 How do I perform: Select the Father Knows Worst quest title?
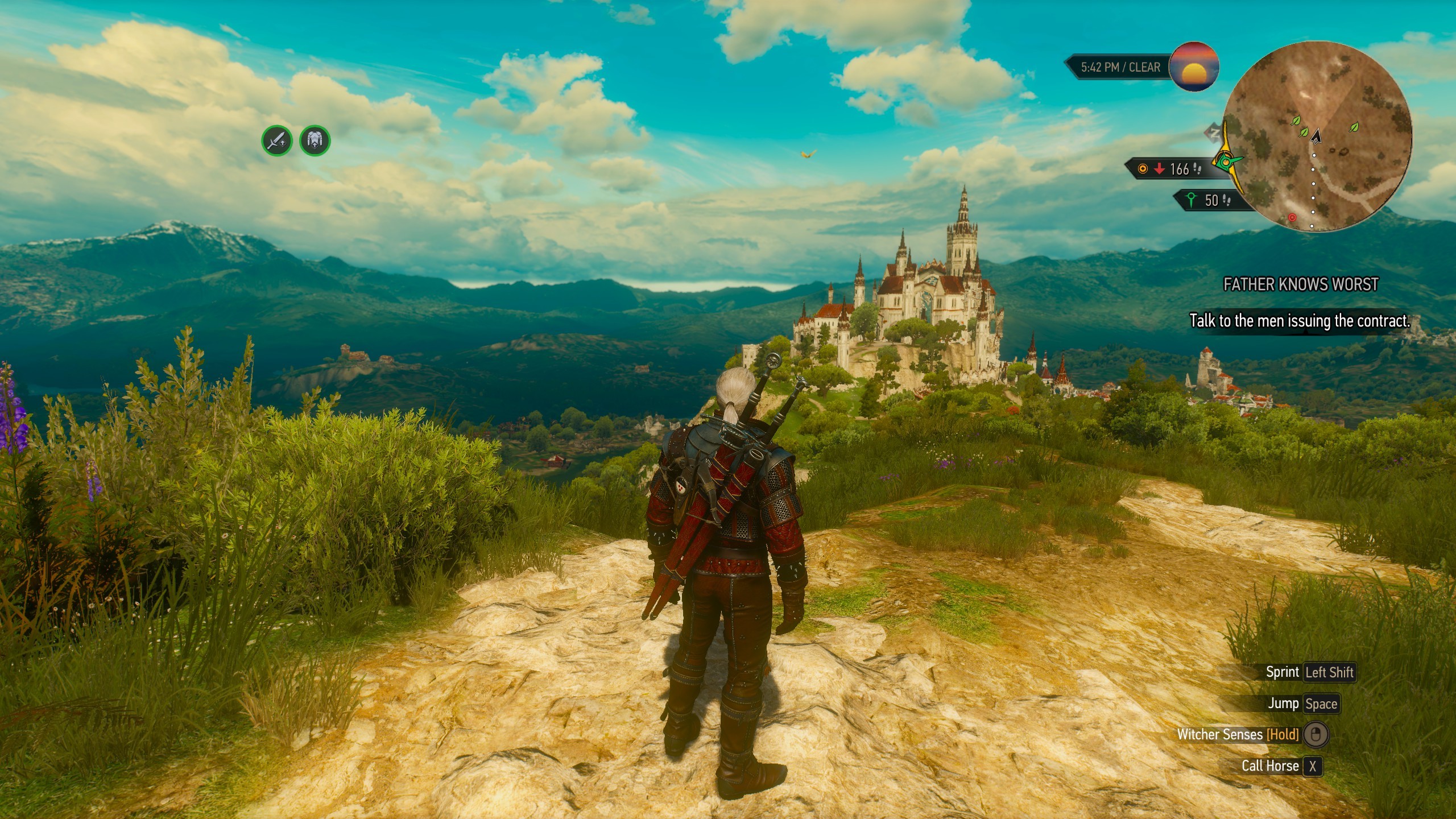1301,284
